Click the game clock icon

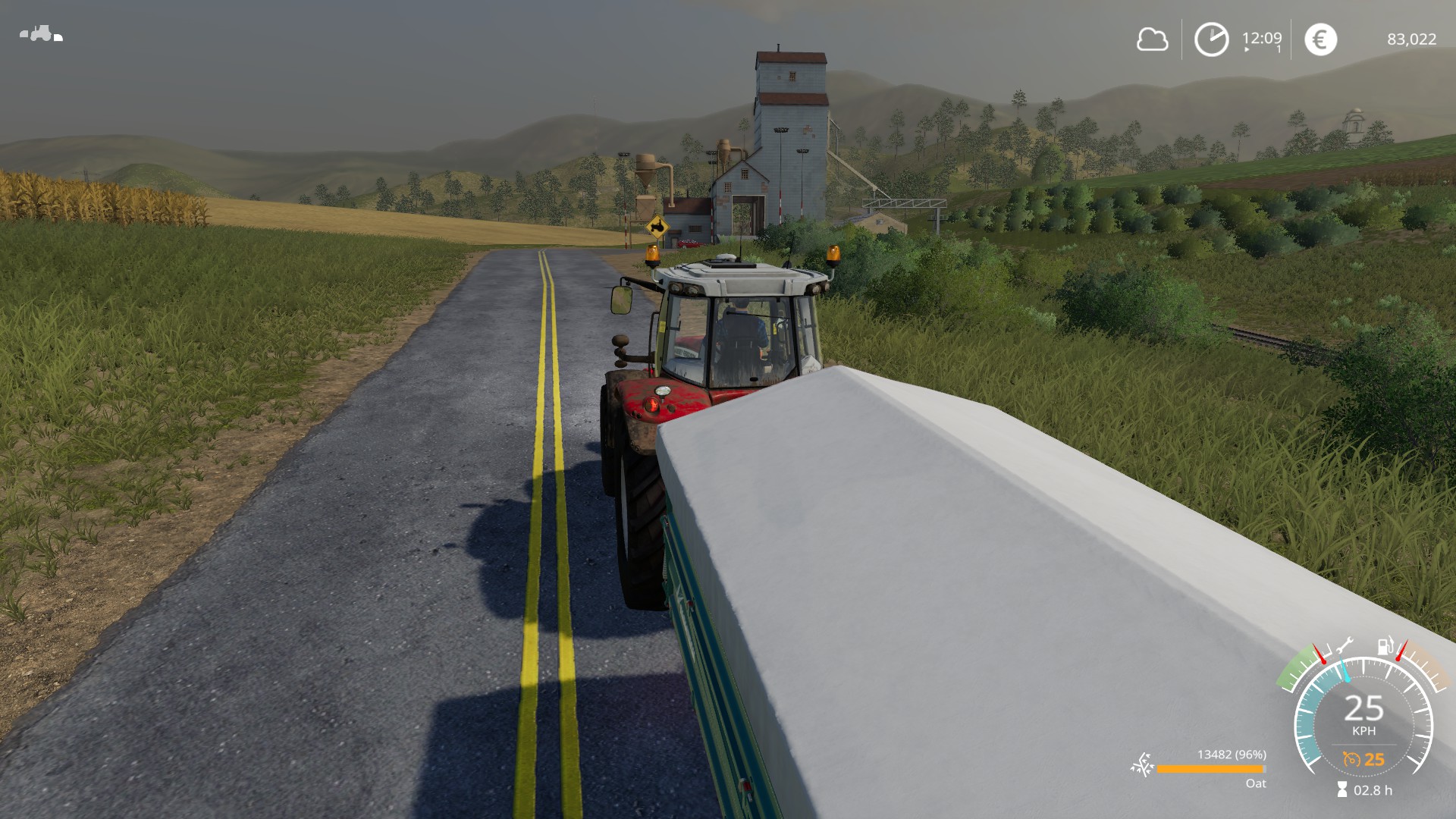(1211, 39)
